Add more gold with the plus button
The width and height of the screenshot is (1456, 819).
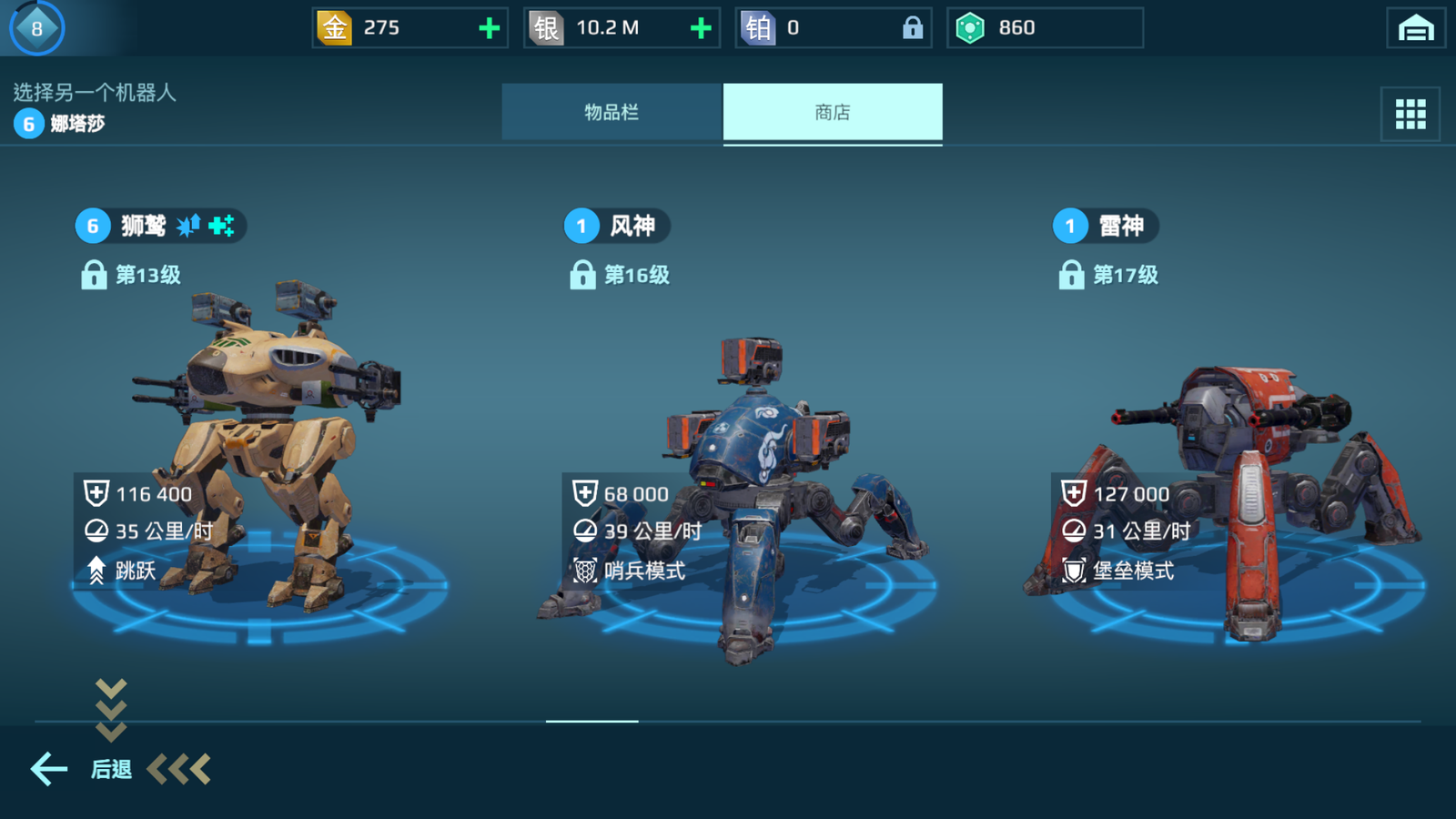[x=490, y=28]
